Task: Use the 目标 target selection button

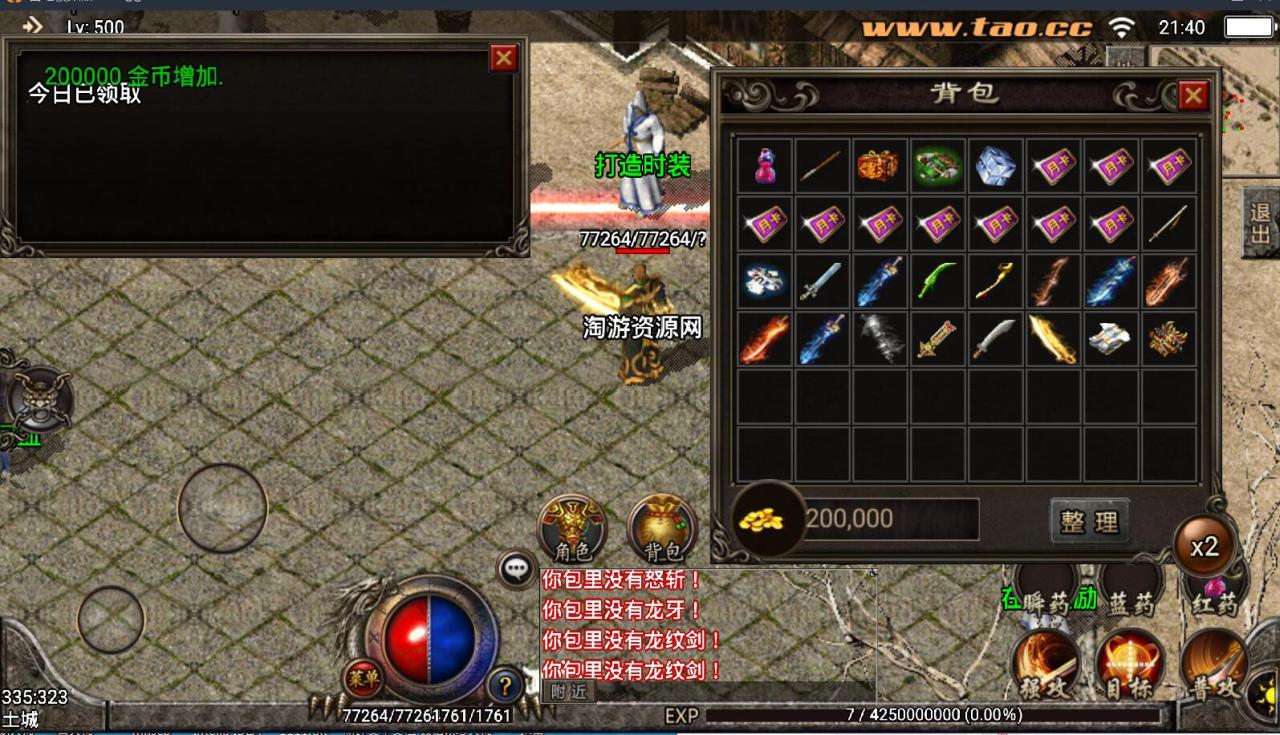Action: tap(1130, 664)
